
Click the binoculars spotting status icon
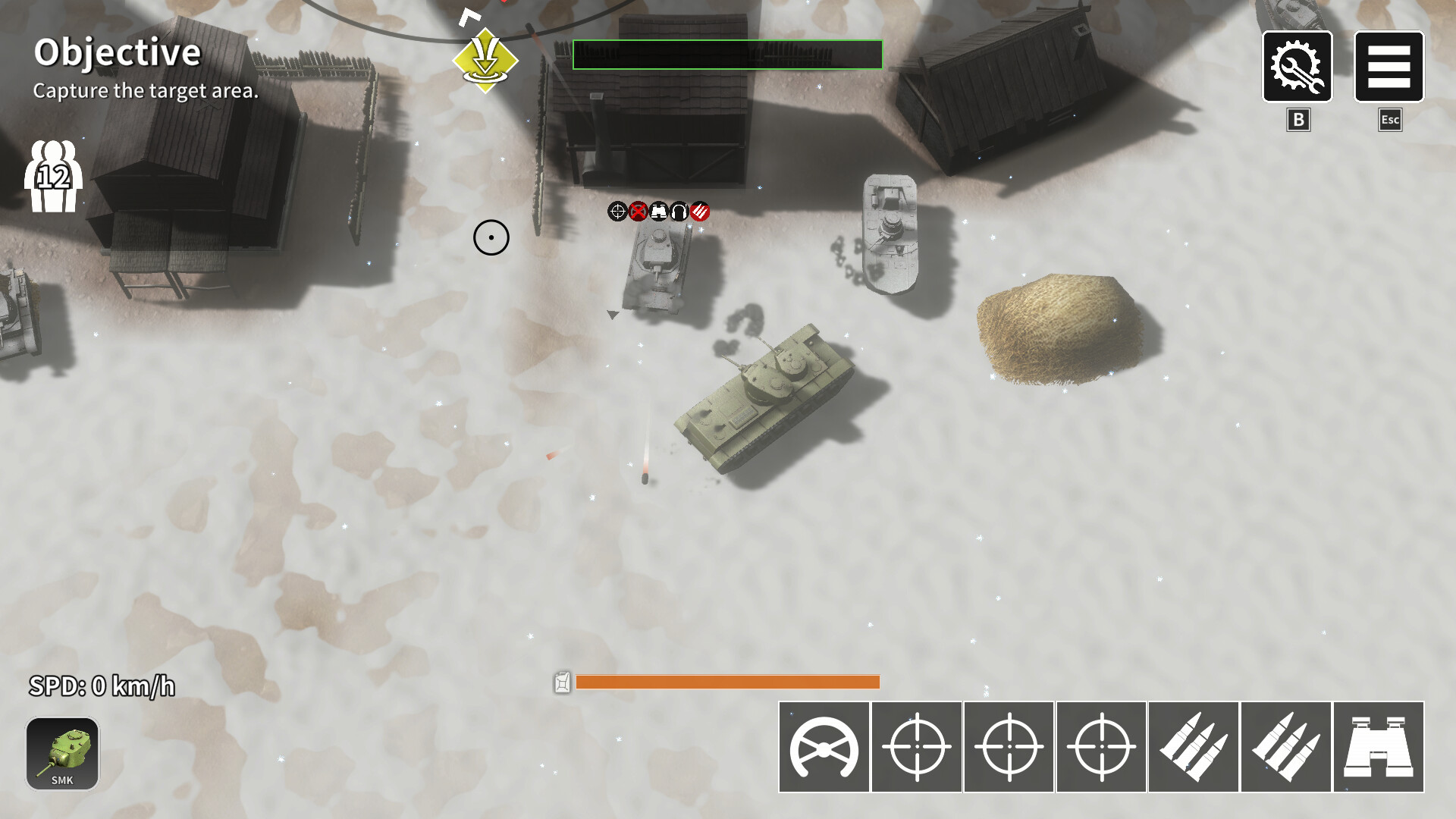(x=658, y=211)
